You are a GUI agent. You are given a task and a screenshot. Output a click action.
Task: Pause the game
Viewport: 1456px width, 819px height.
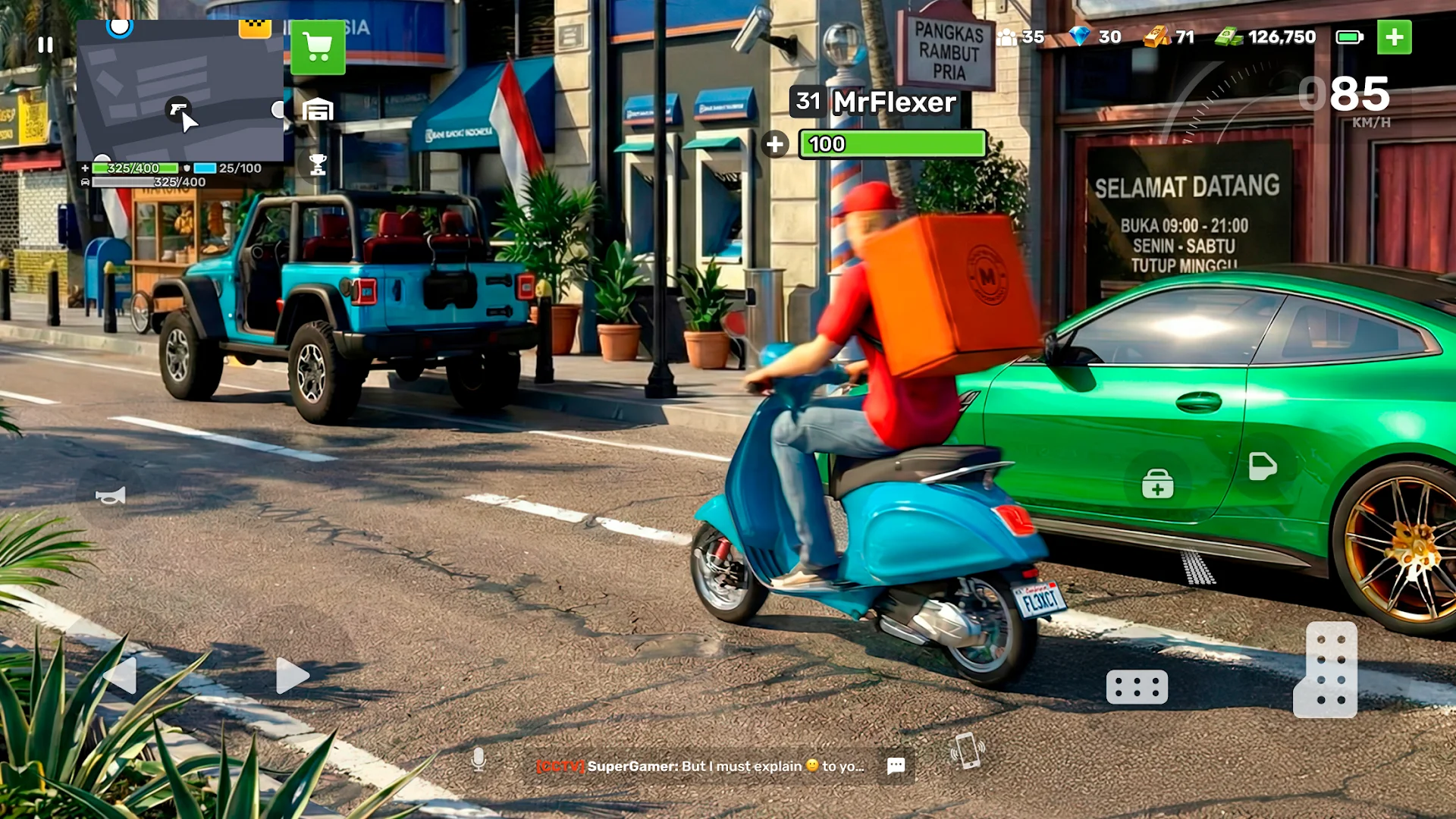(45, 45)
